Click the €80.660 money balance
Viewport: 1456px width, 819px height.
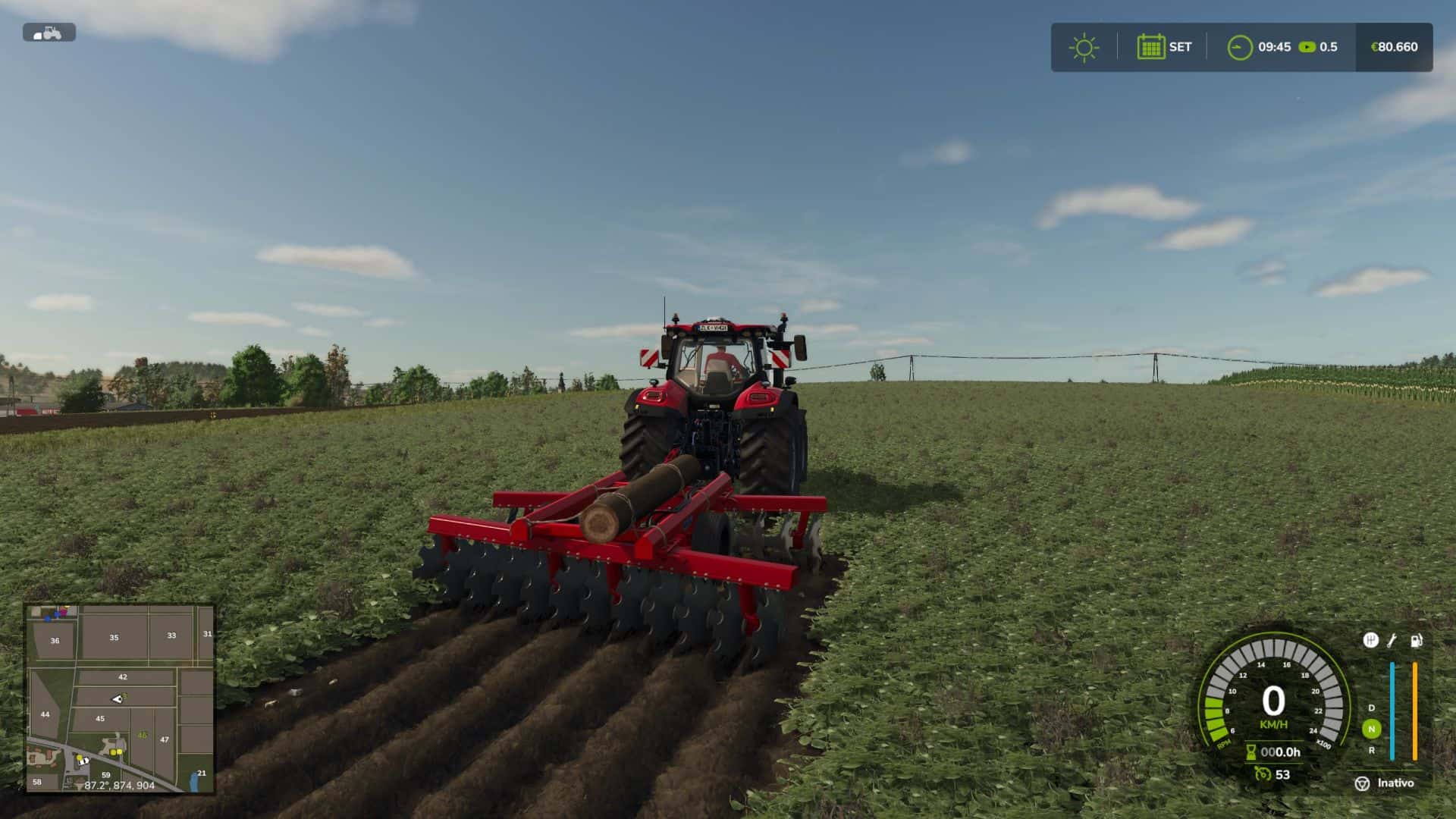click(1394, 47)
